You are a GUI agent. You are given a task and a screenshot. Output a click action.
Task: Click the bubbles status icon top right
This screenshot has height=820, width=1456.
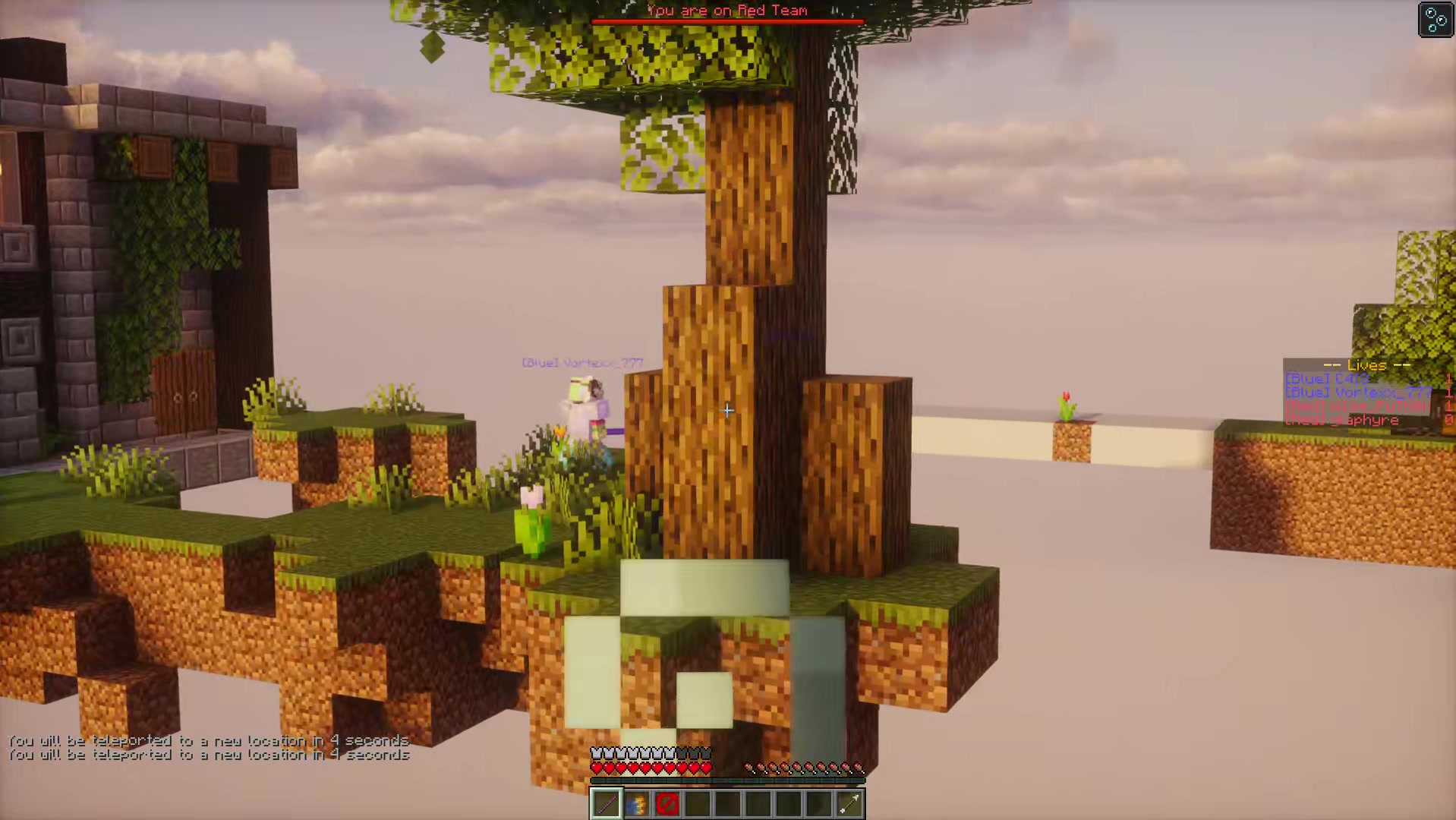tap(1436, 20)
